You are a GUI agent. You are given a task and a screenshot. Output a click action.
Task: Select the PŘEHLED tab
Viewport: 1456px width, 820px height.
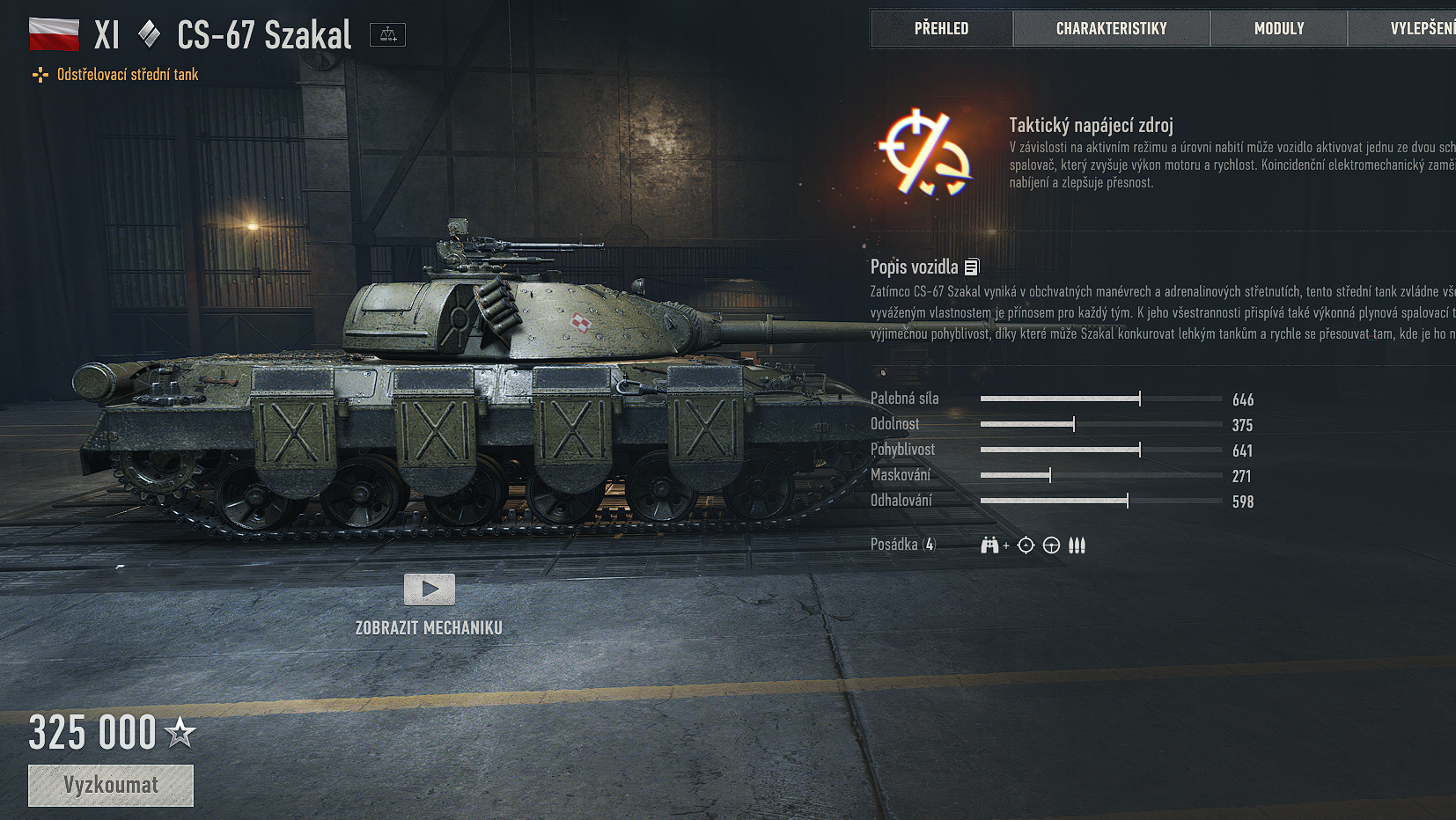[x=940, y=28]
